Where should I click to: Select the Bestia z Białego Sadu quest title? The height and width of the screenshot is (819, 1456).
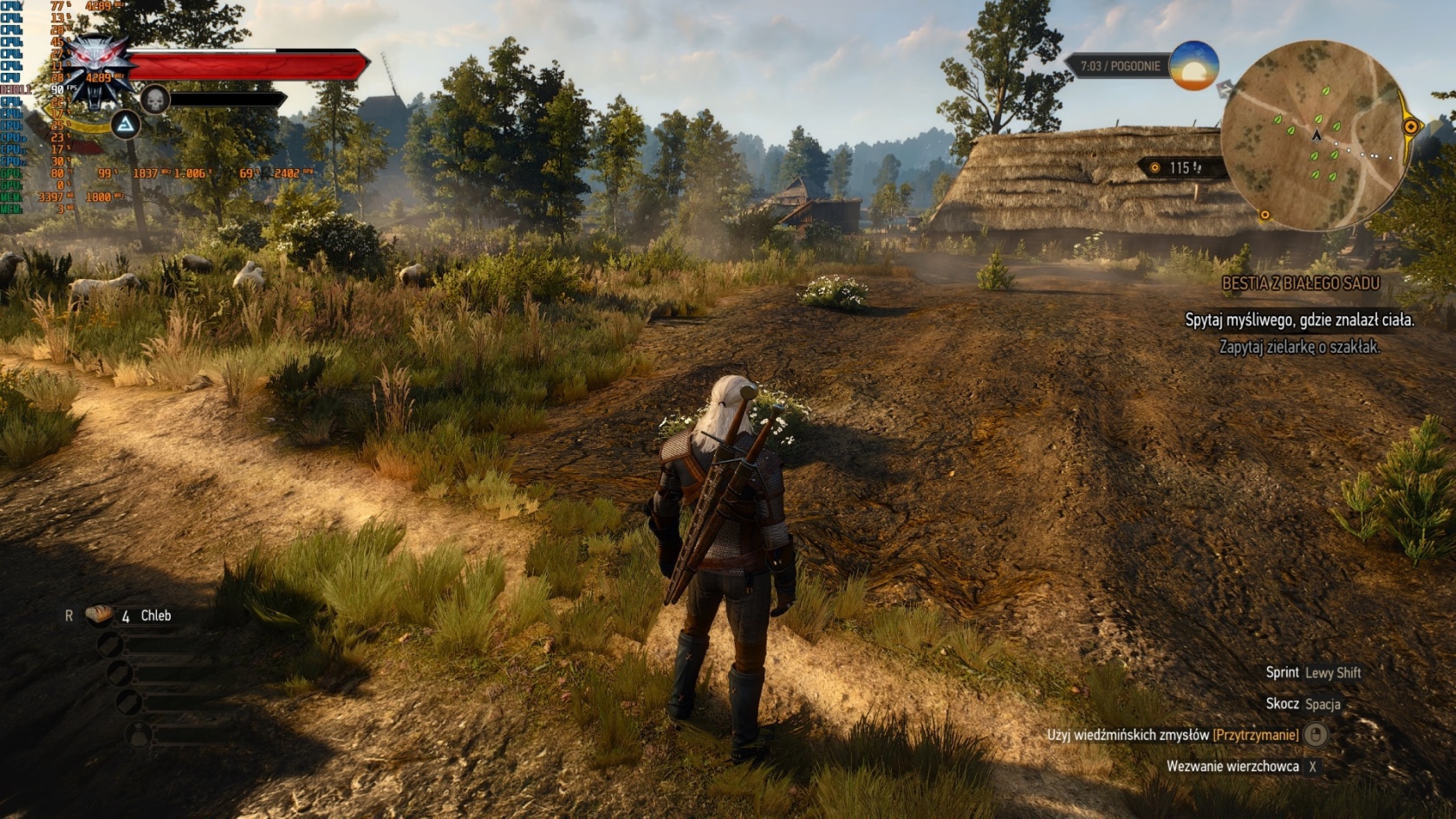(x=1300, y=283)
